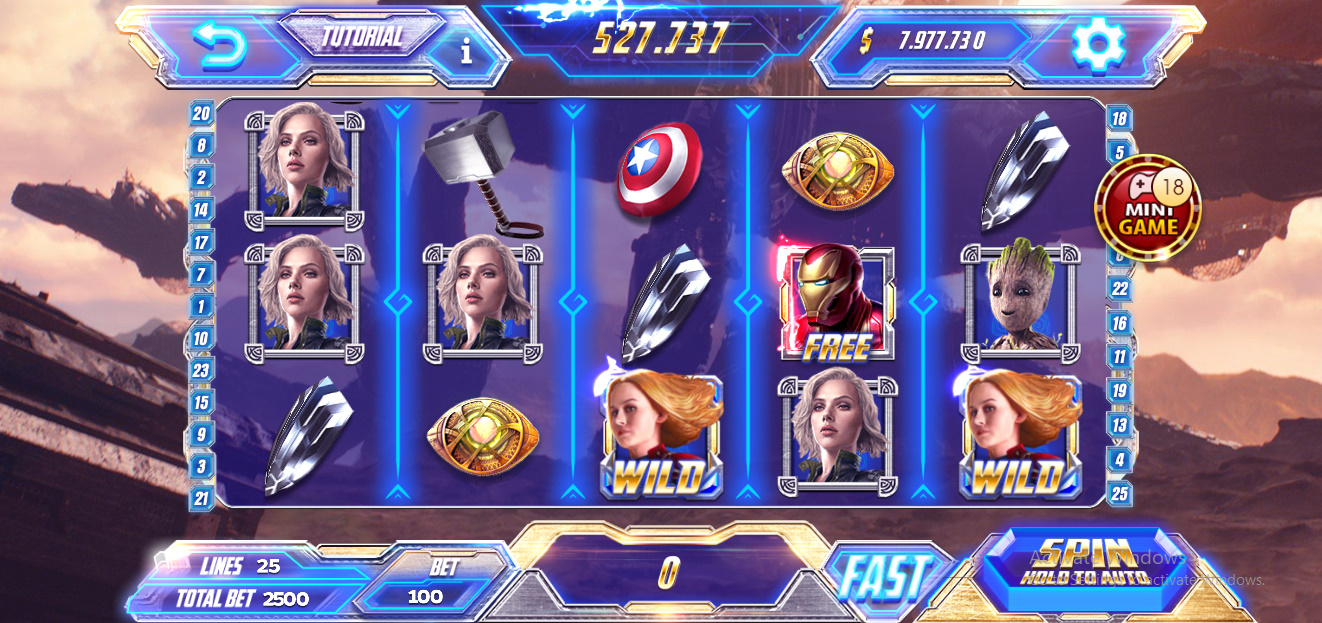Image resolution: width=1322 pixels, height=623 pixels.
Task: Select payline number 20 marker
Action: [x=201, y=114]
